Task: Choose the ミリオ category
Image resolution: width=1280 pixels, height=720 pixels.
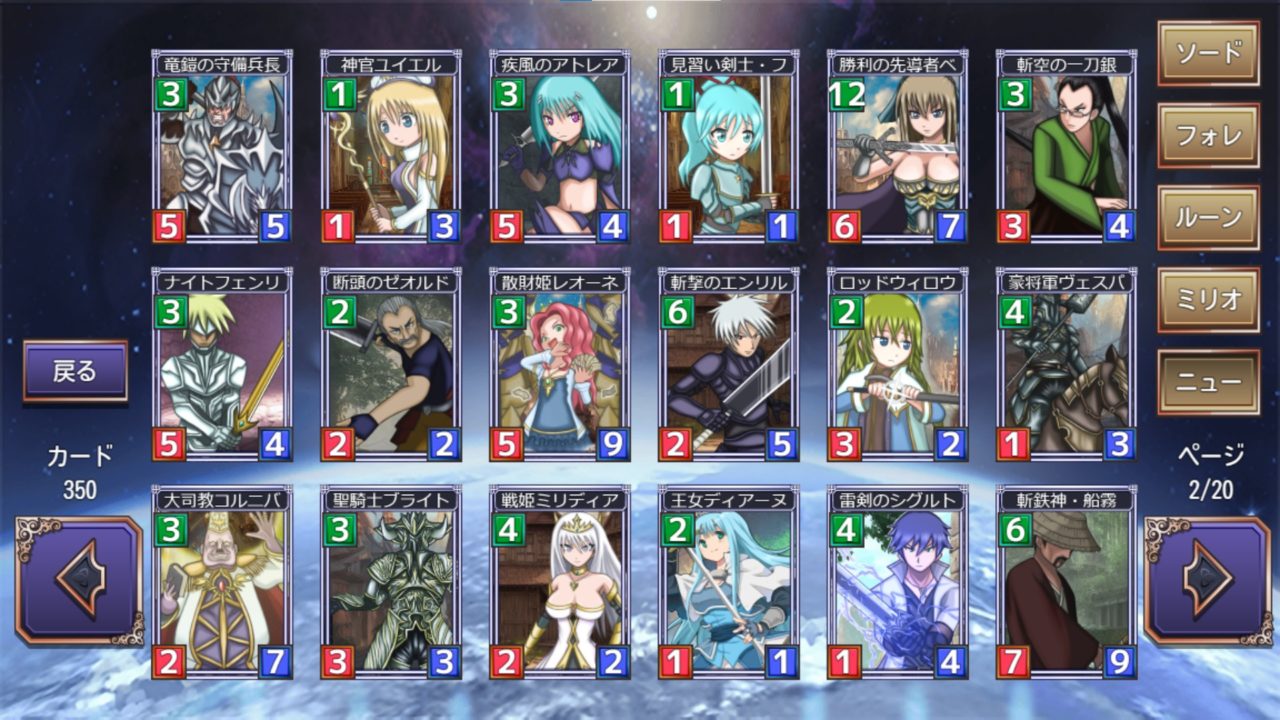Action: (x=1208, y=300)
